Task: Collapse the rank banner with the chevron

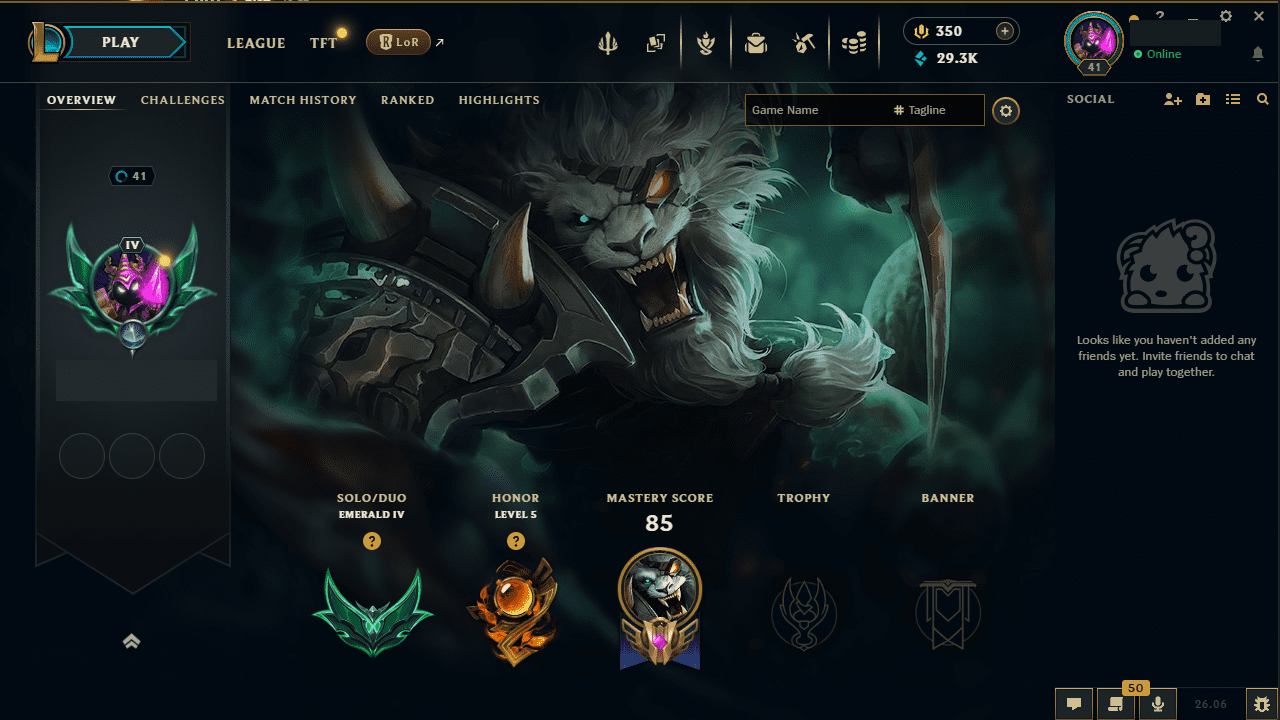Action: (x=132, y=641)
